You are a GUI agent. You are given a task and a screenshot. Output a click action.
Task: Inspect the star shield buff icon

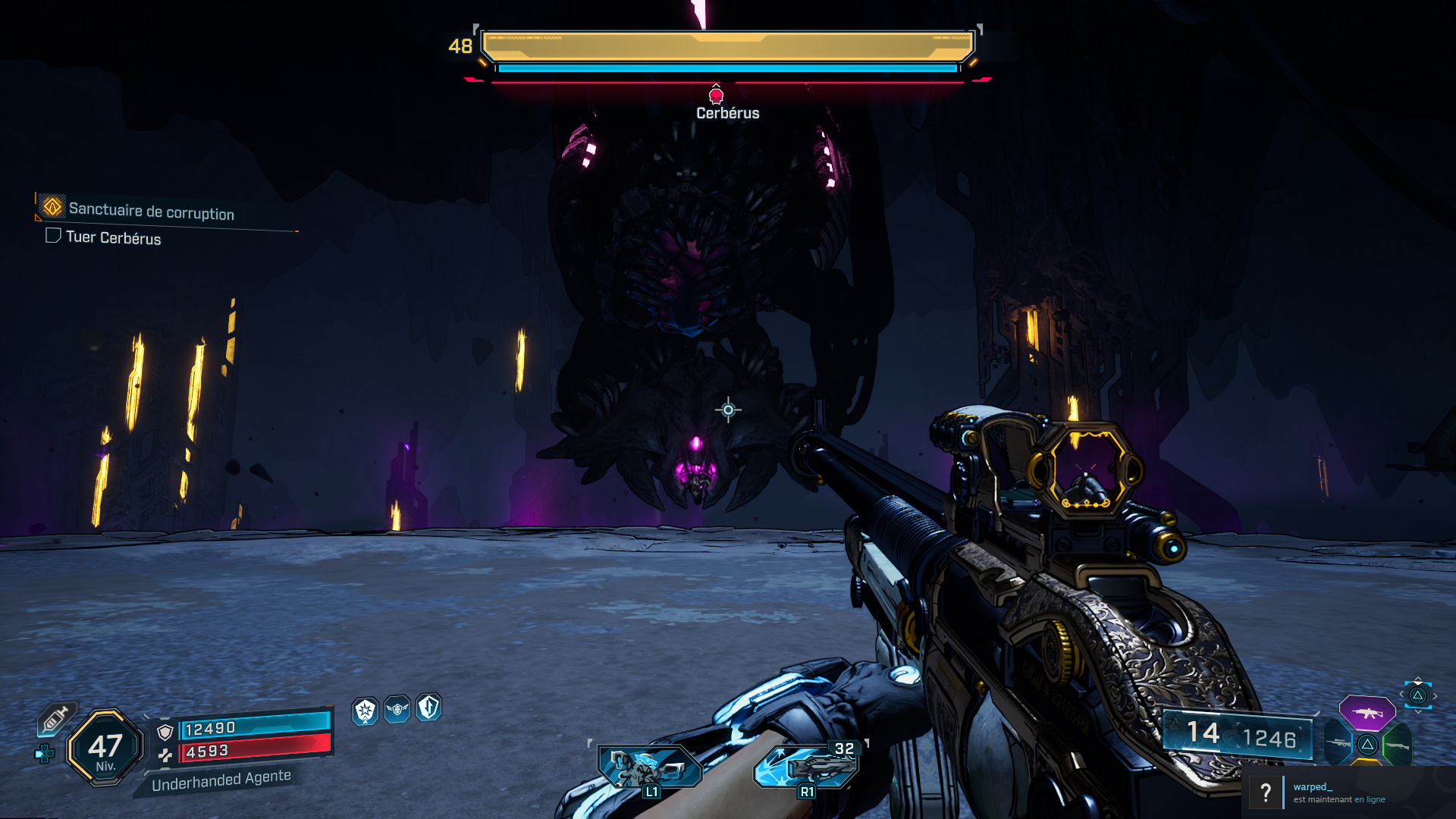tap(366, 711)
